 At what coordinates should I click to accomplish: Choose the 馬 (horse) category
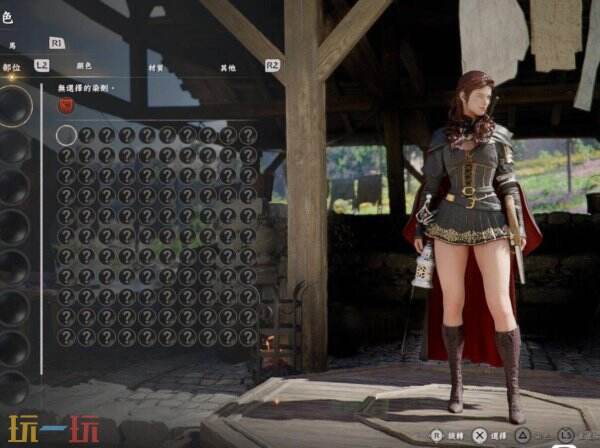coord(12,45)
